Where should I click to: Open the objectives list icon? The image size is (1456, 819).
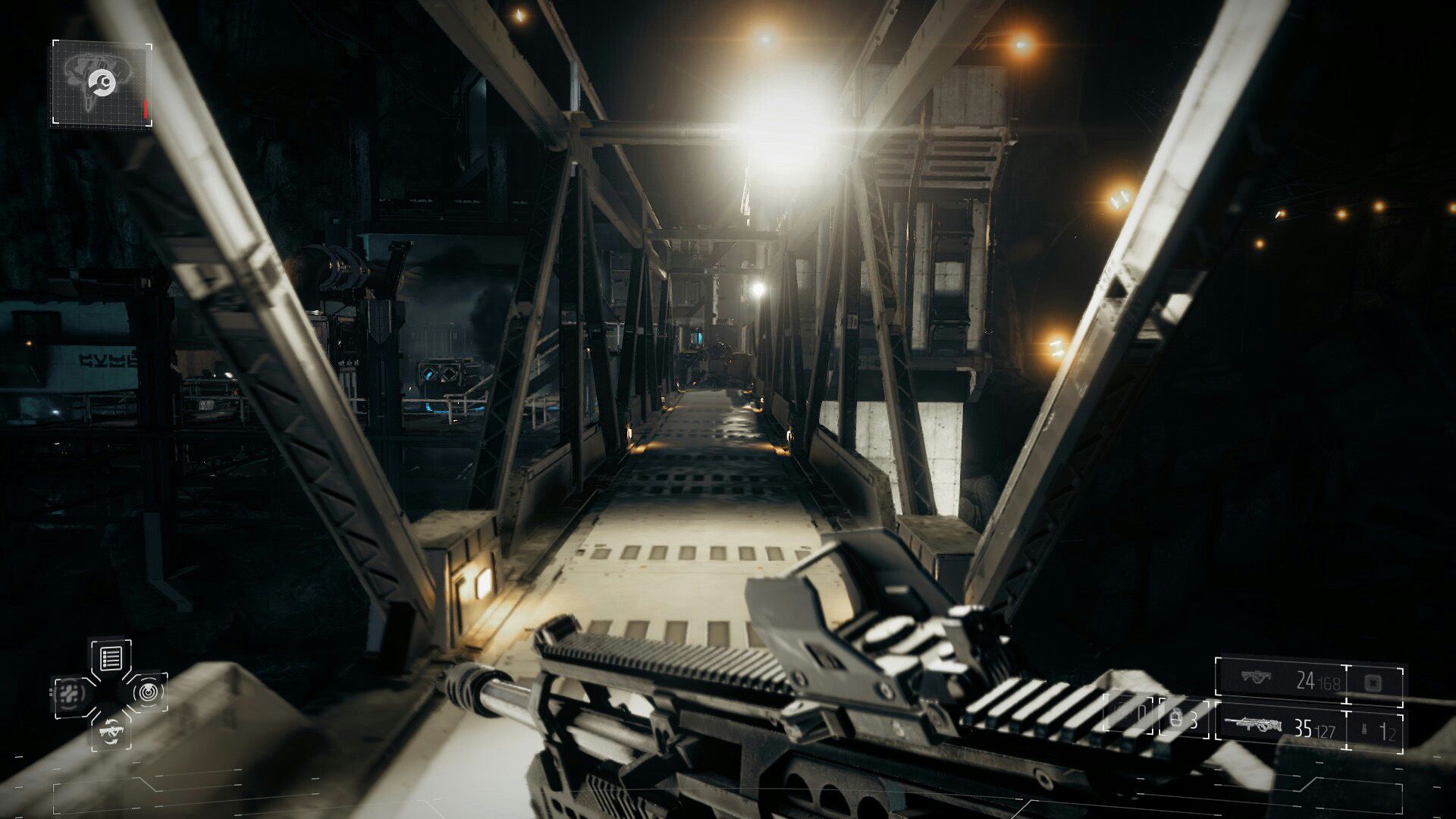click(x=111, y=658)
